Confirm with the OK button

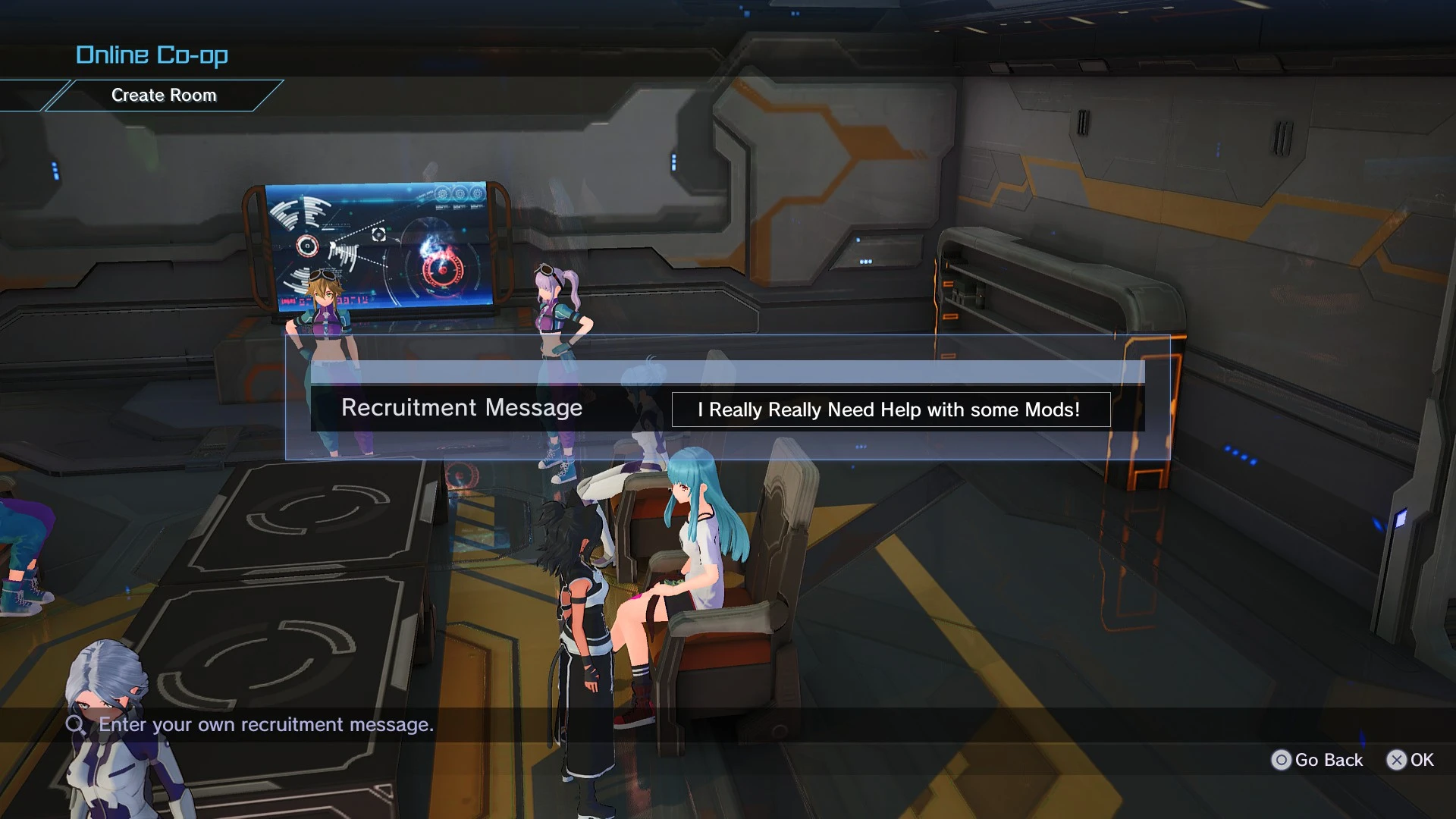[x=1410, y=760]
